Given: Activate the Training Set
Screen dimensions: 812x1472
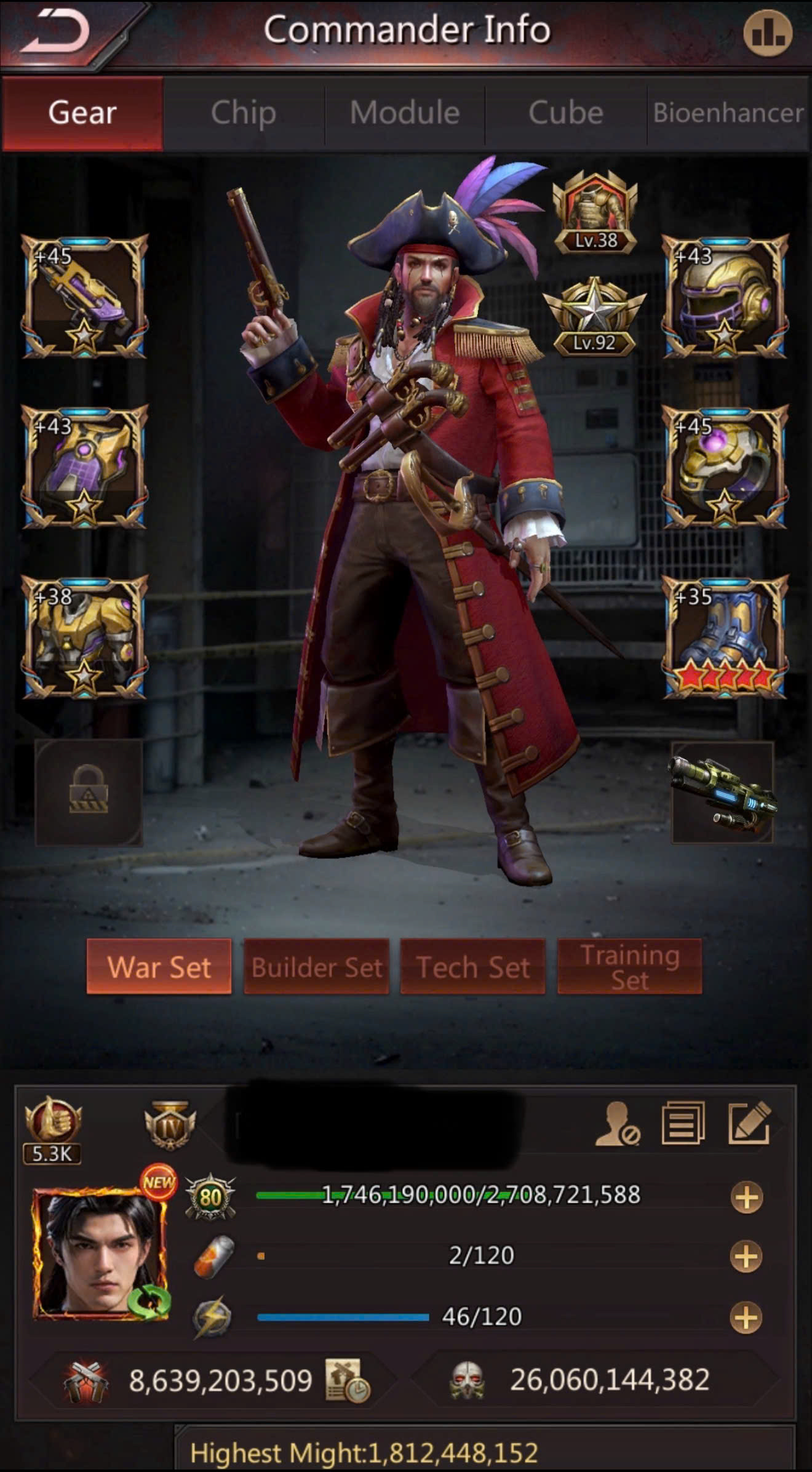Looking at the screenshot, I should (629, 967).
